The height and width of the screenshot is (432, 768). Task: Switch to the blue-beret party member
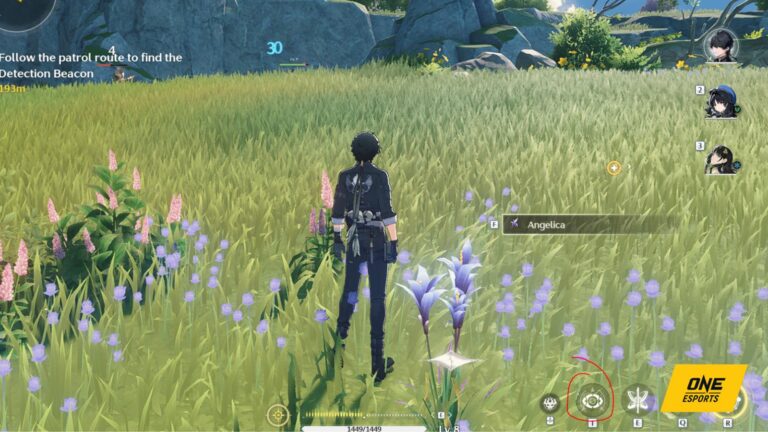tap(720, 101)
